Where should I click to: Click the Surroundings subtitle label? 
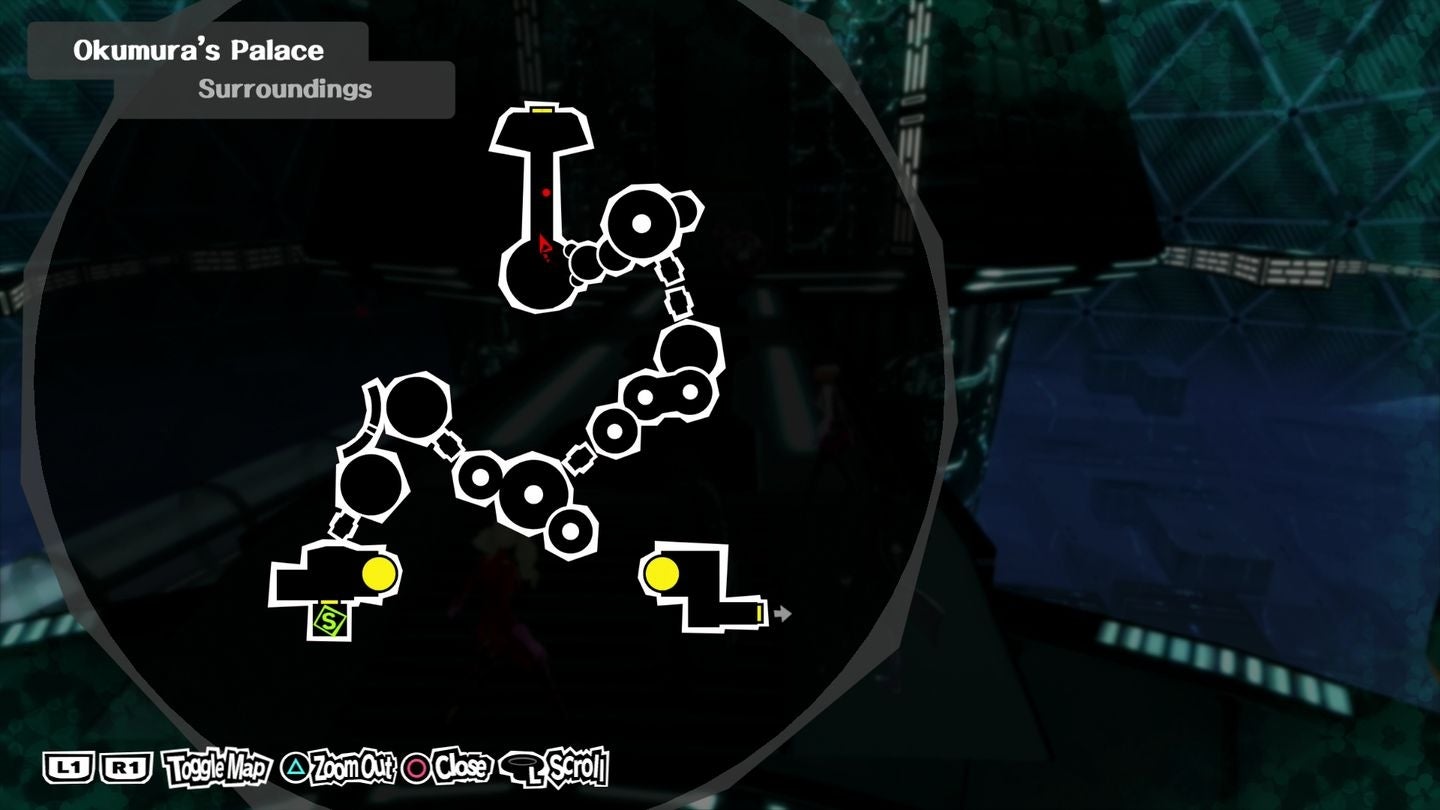284,88
